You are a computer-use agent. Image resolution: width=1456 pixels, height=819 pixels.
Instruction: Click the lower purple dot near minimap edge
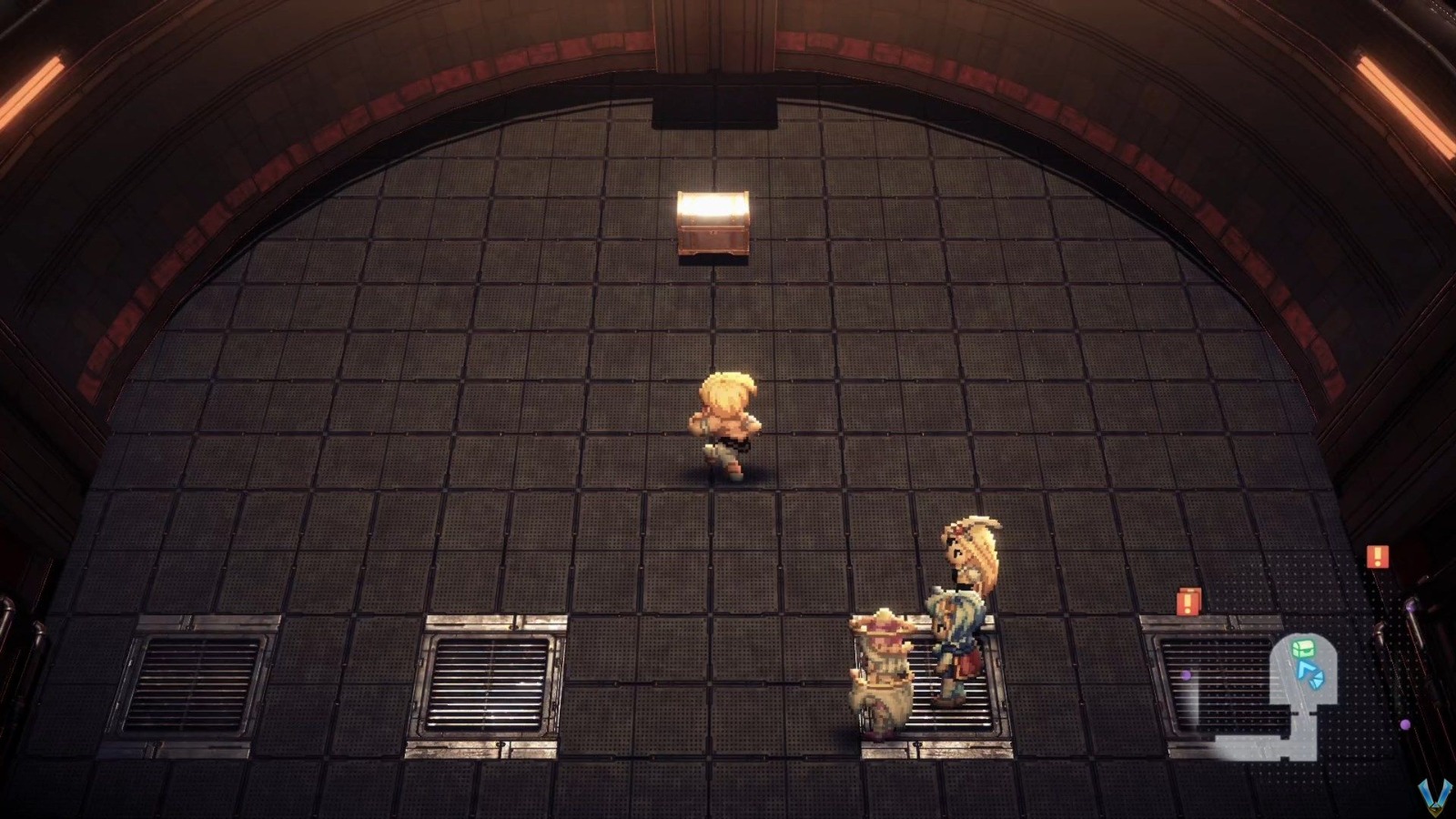(x=1406, y=723)
